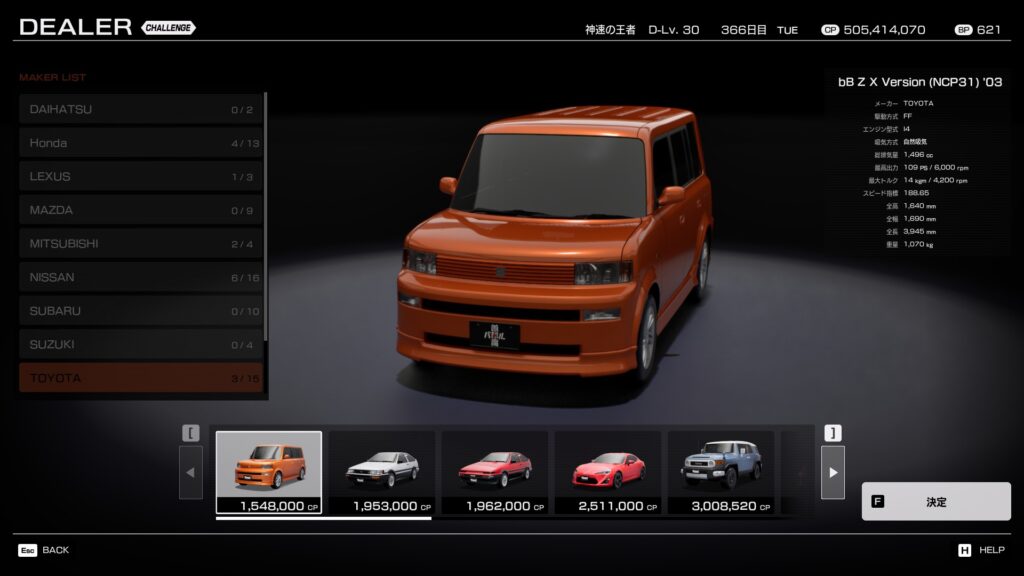Open the HELP screen

coord(981,550)
